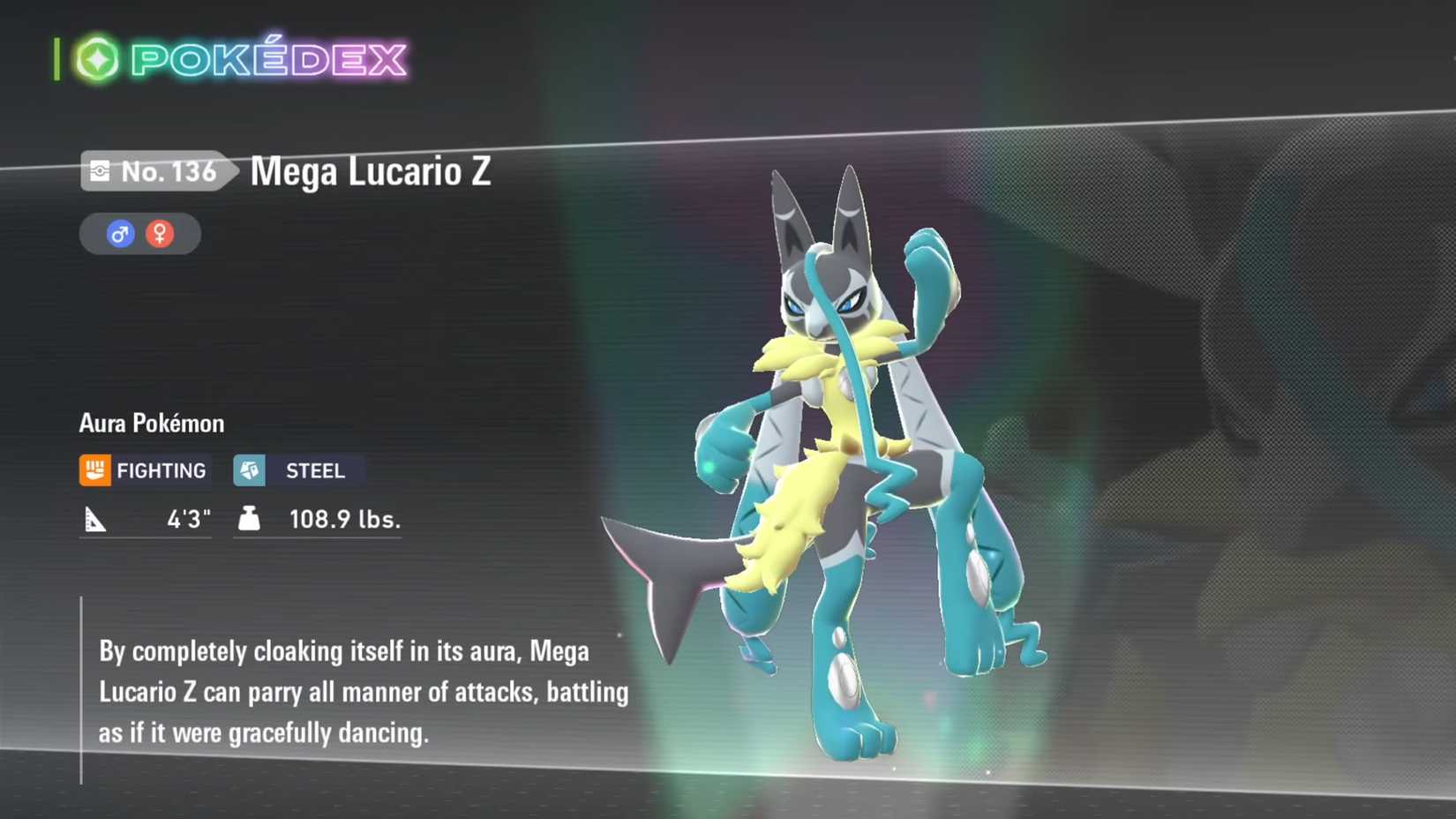Click the 4'3" height value
1456x819 pixels.
pyautogui.click(x=188, y=519)
